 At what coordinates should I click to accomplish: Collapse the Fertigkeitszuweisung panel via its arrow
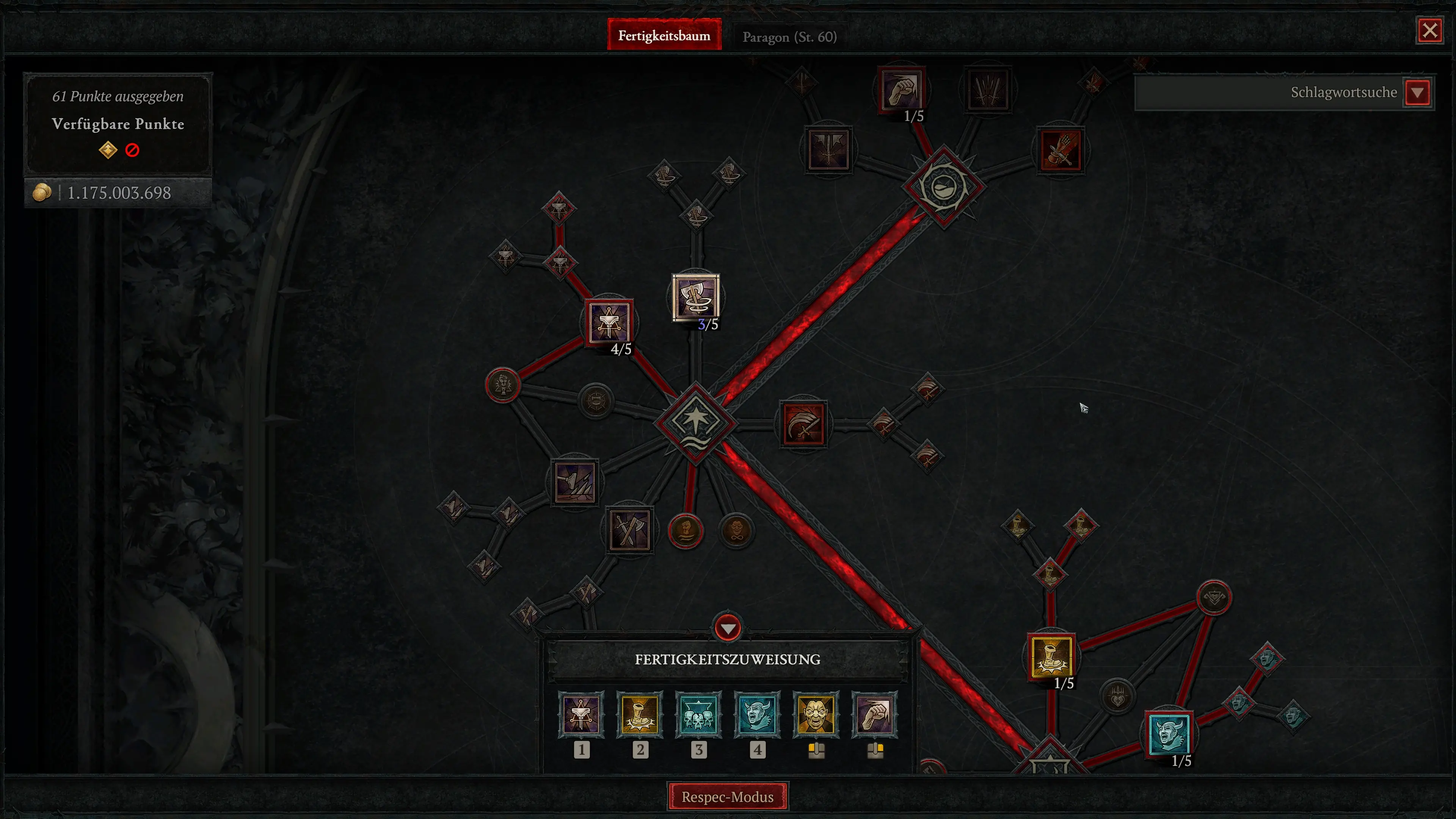pos(728,628)
